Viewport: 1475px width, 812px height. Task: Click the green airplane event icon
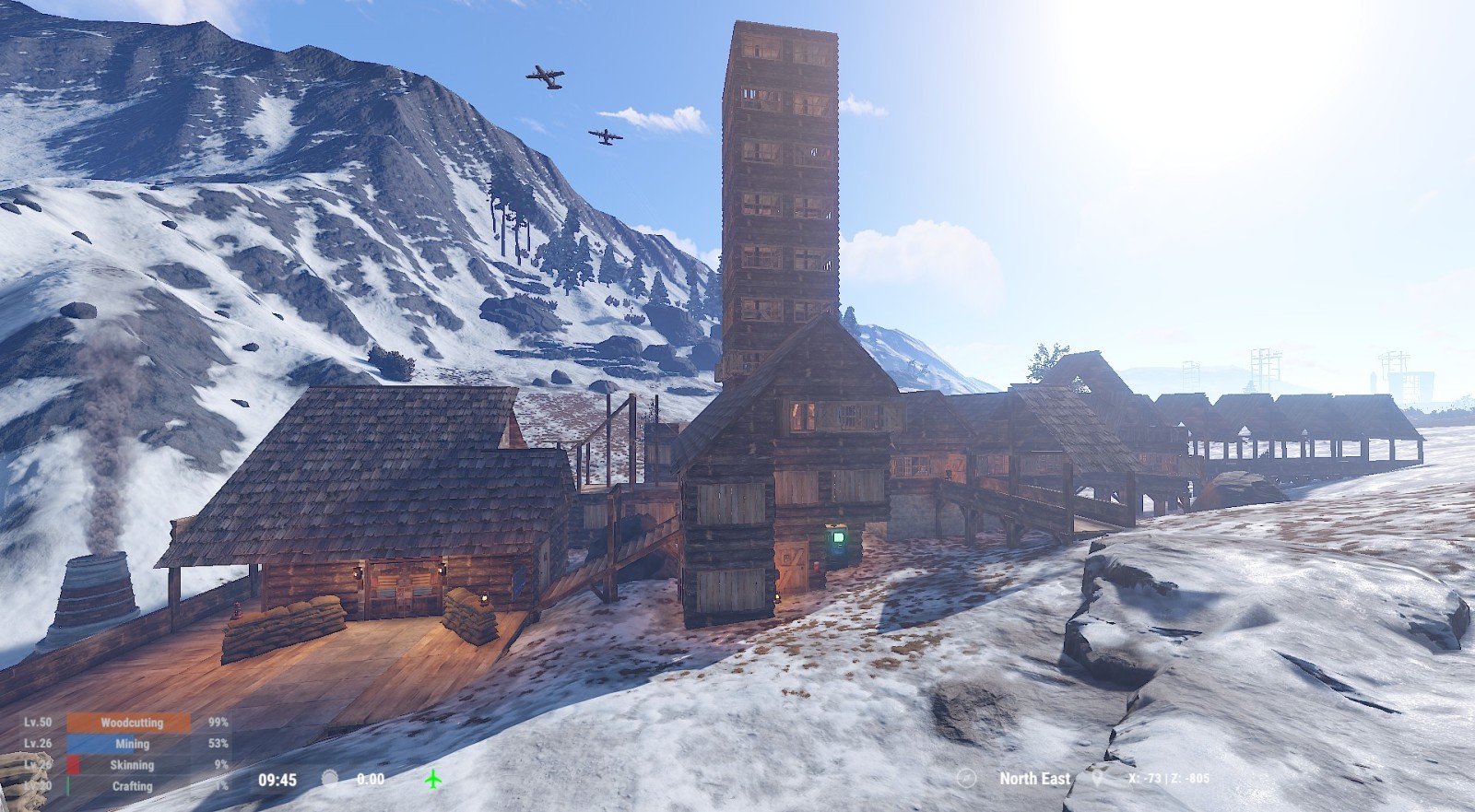click(433, 780)
